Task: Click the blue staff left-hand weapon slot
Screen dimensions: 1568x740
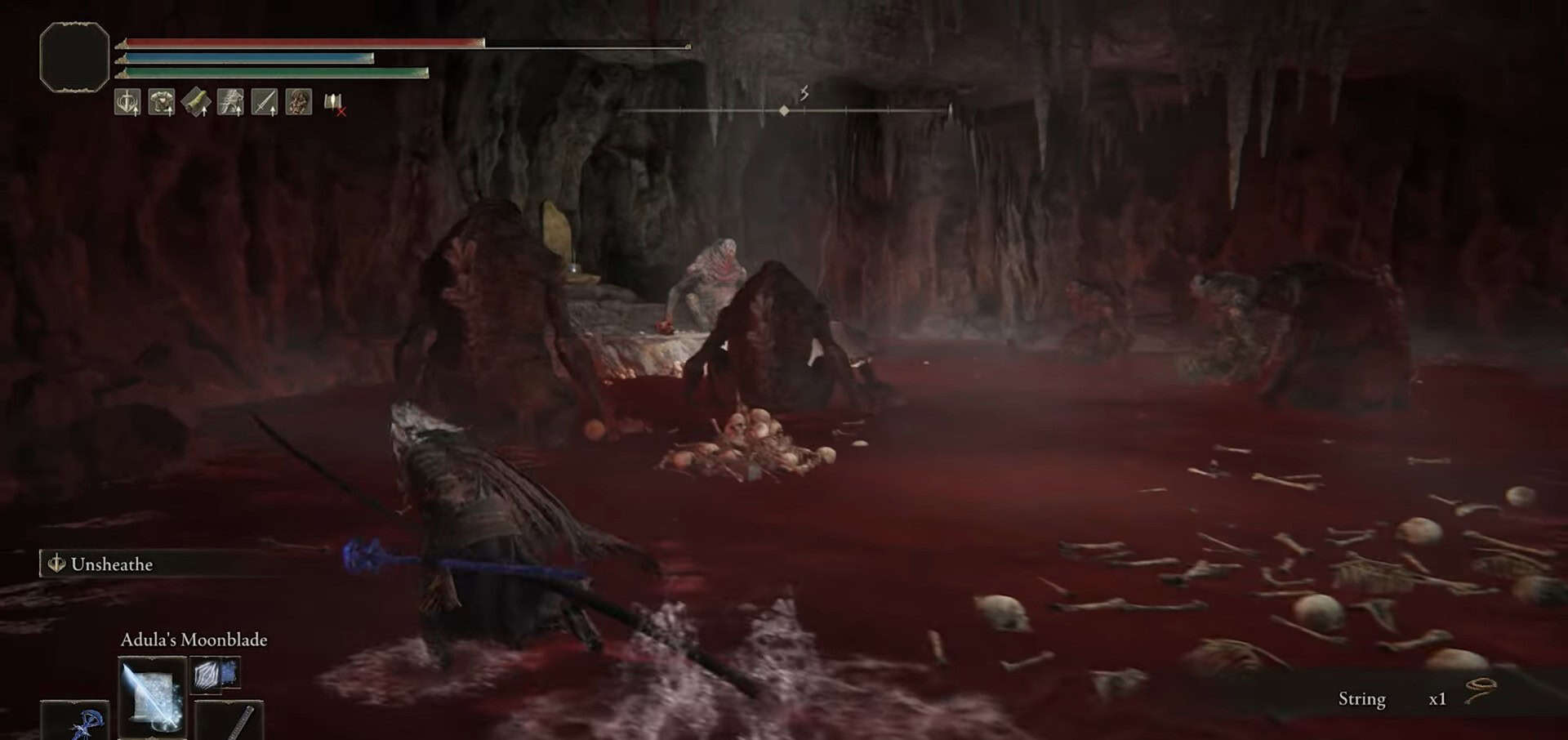Action: click(75, 720)
